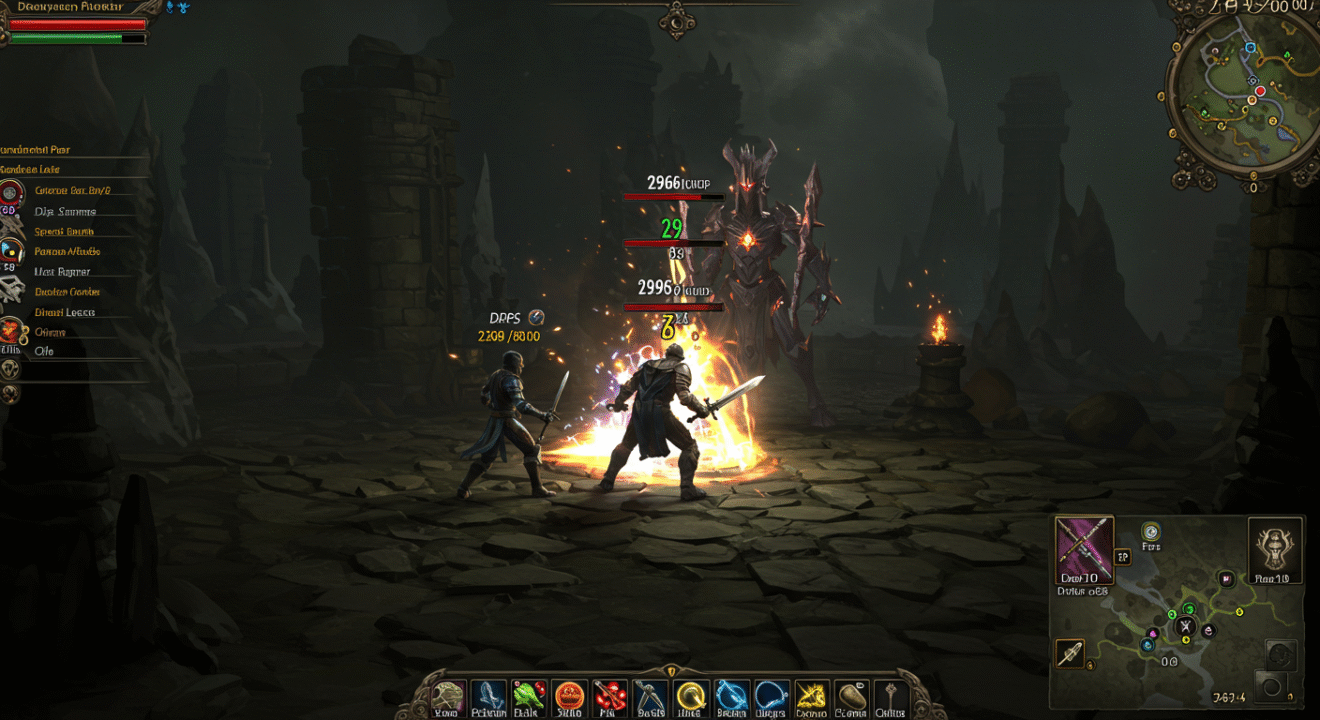Click the blue ring marker on the map panel
The width and height of the screenshot is (1320, 720).
pos(1151,532)
